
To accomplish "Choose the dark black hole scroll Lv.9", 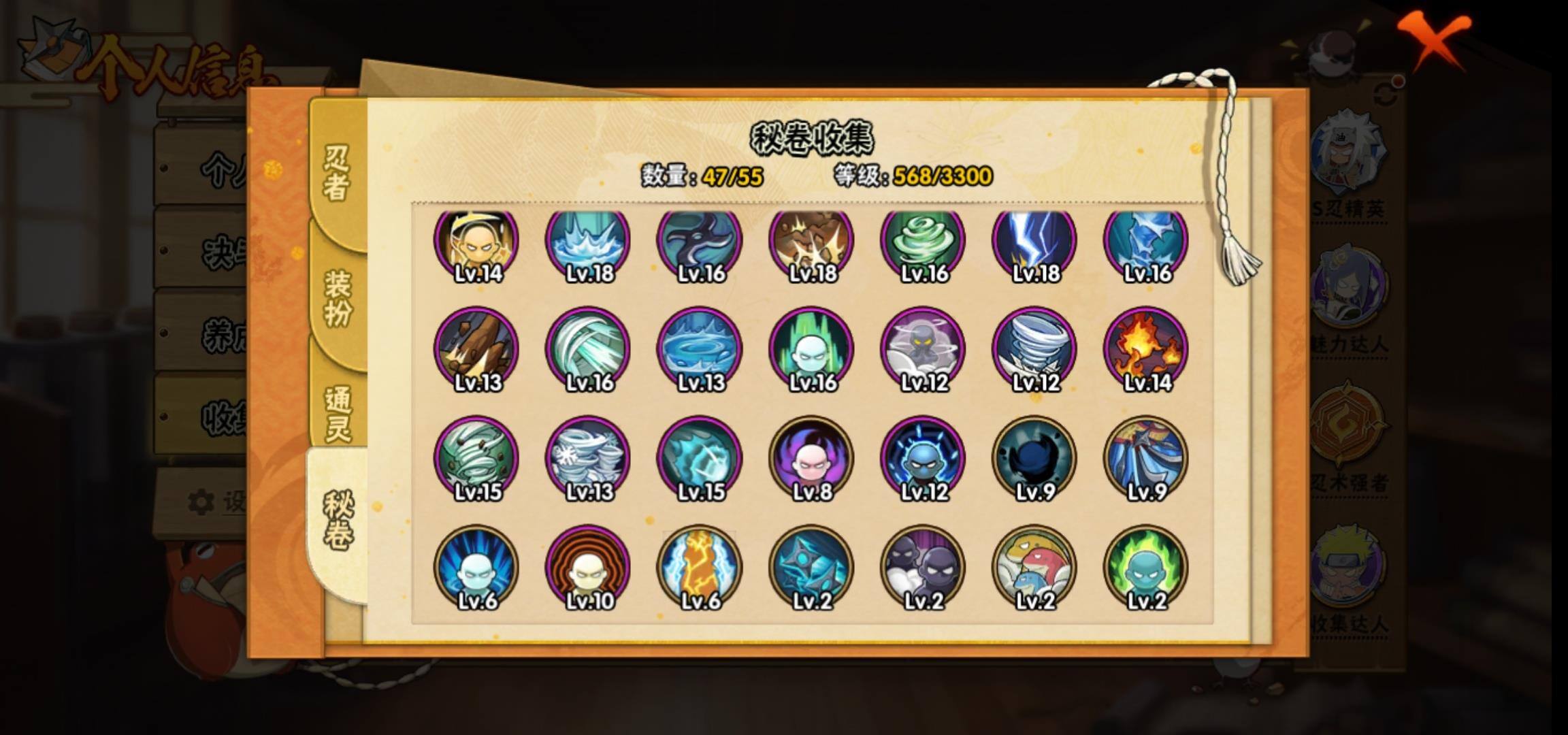I will 1034,457.
